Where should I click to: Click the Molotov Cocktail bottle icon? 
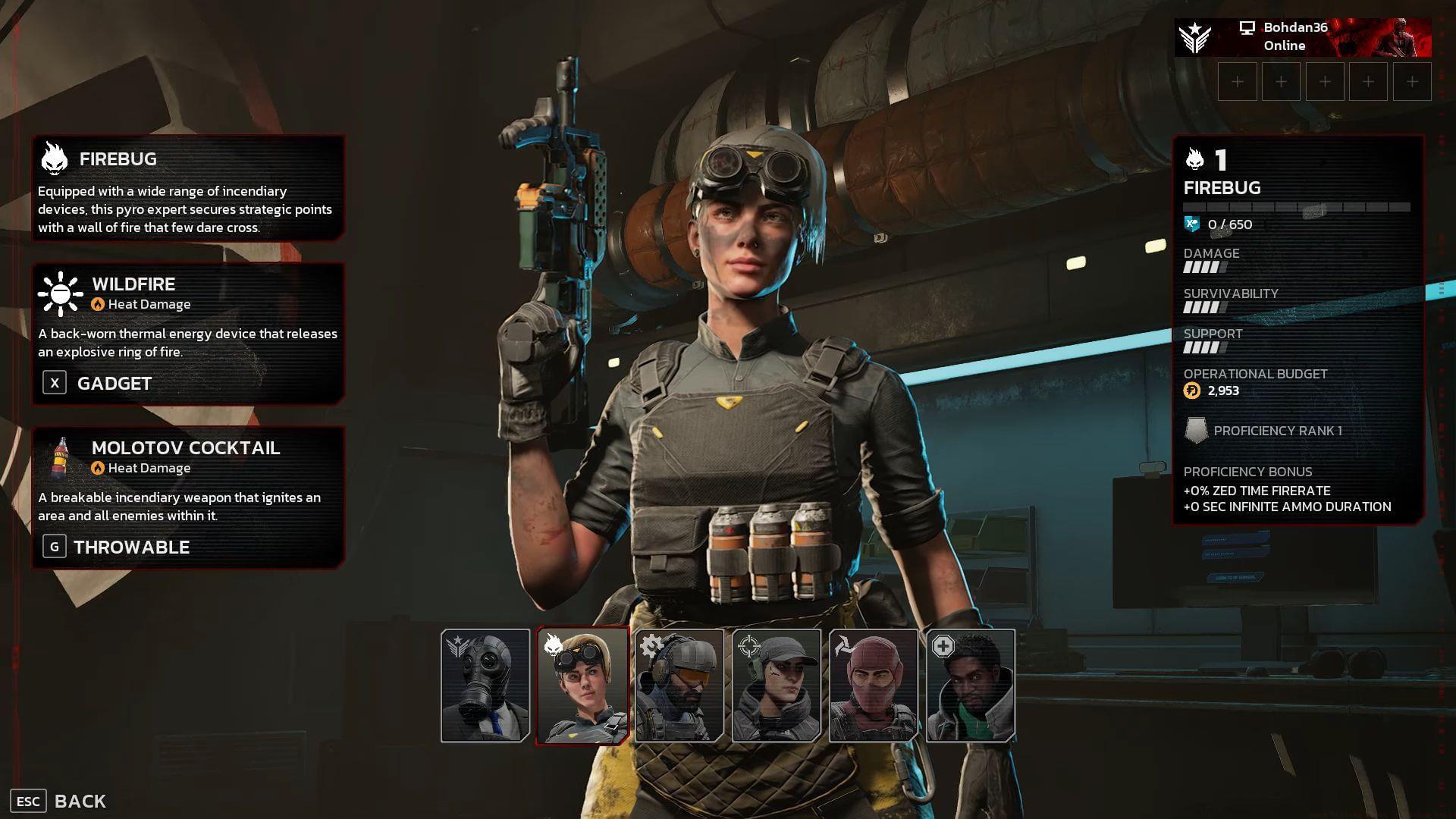pyautogui.click(x=59, y=458)
